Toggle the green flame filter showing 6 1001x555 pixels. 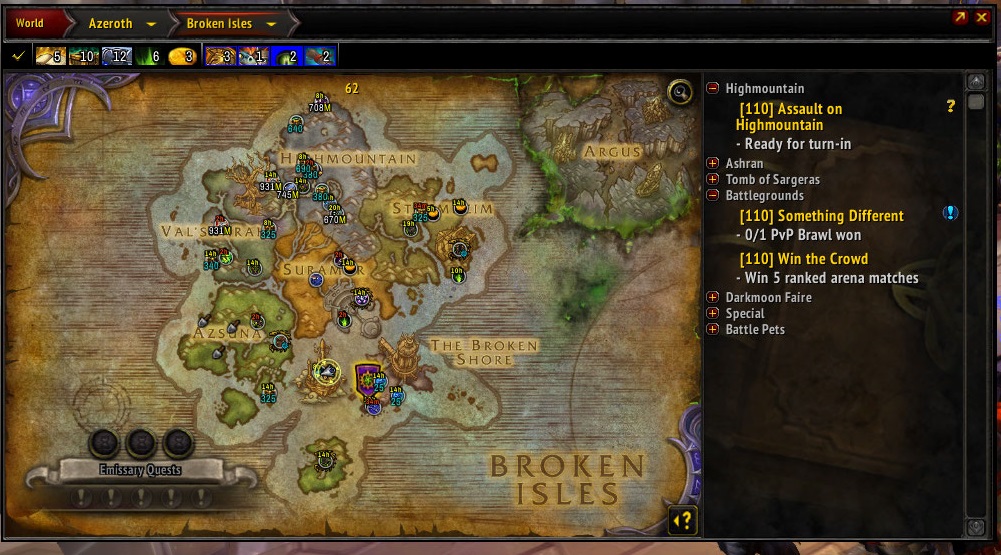(148, 56)
